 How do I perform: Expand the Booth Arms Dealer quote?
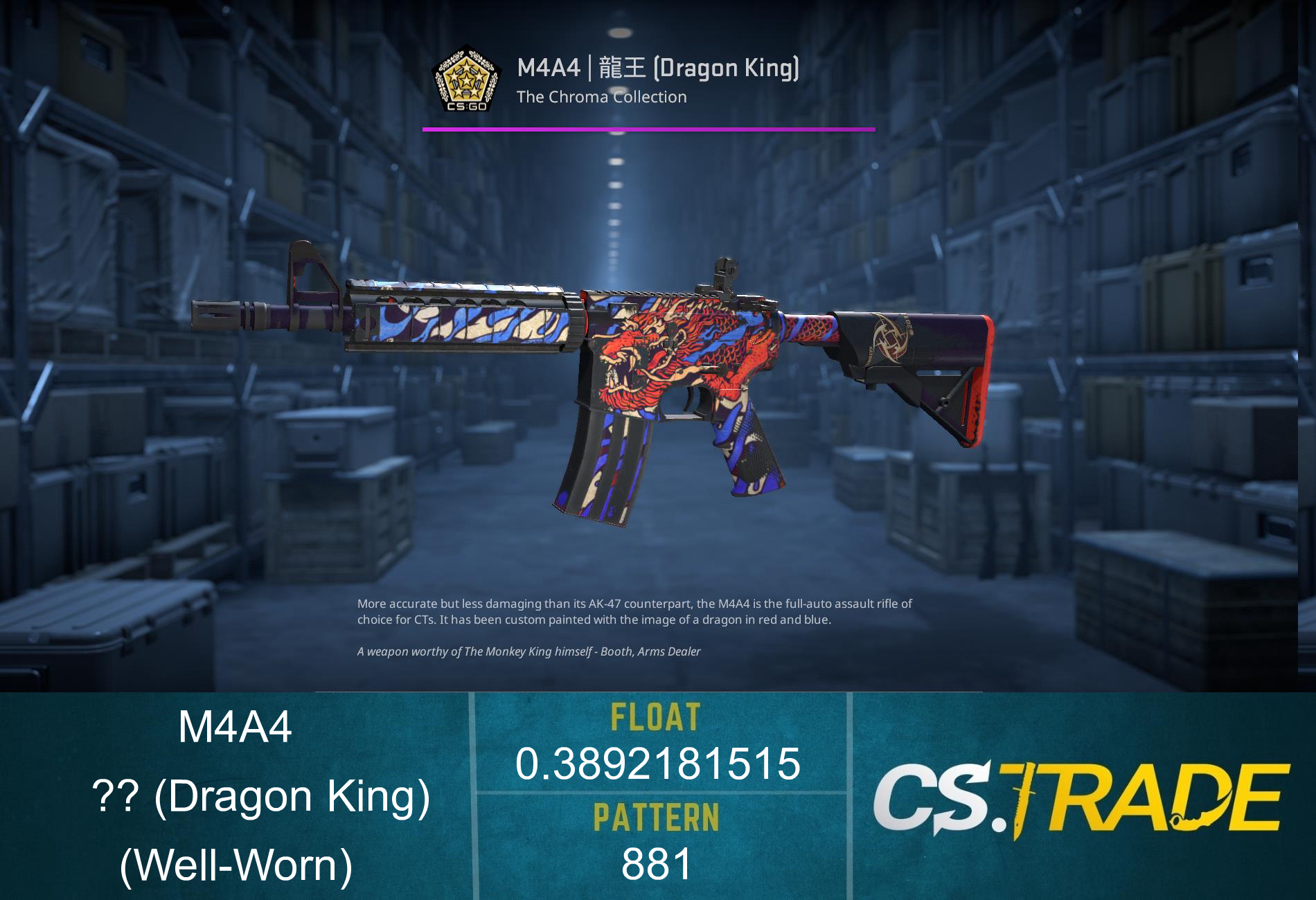tap(528, 651)
